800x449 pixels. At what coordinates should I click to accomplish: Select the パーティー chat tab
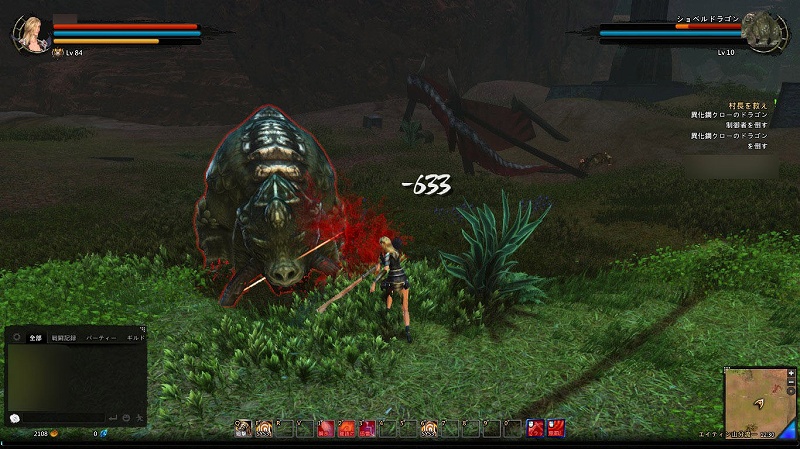[103, 339]
